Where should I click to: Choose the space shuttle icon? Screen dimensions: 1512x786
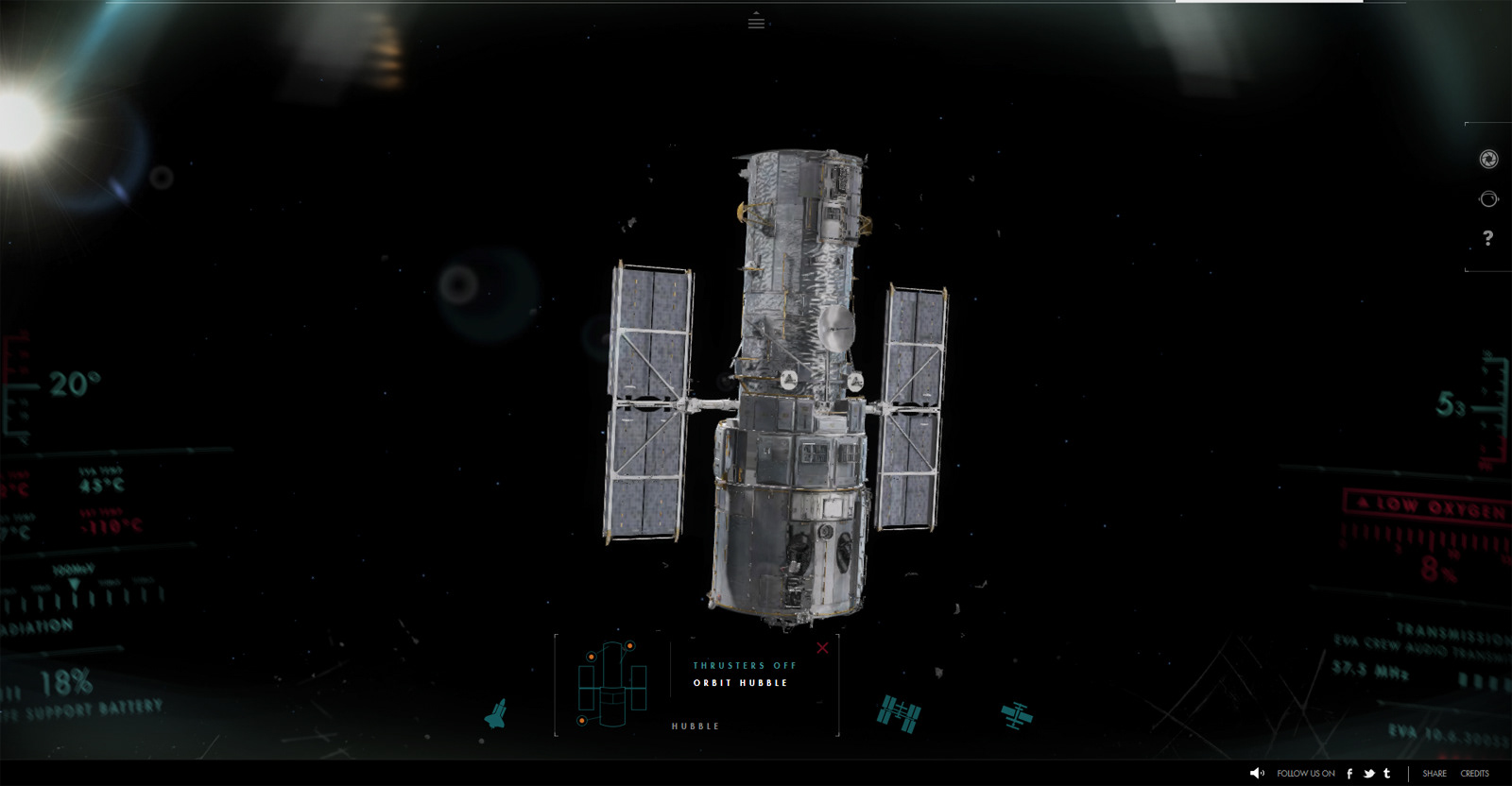click(495, 714)
